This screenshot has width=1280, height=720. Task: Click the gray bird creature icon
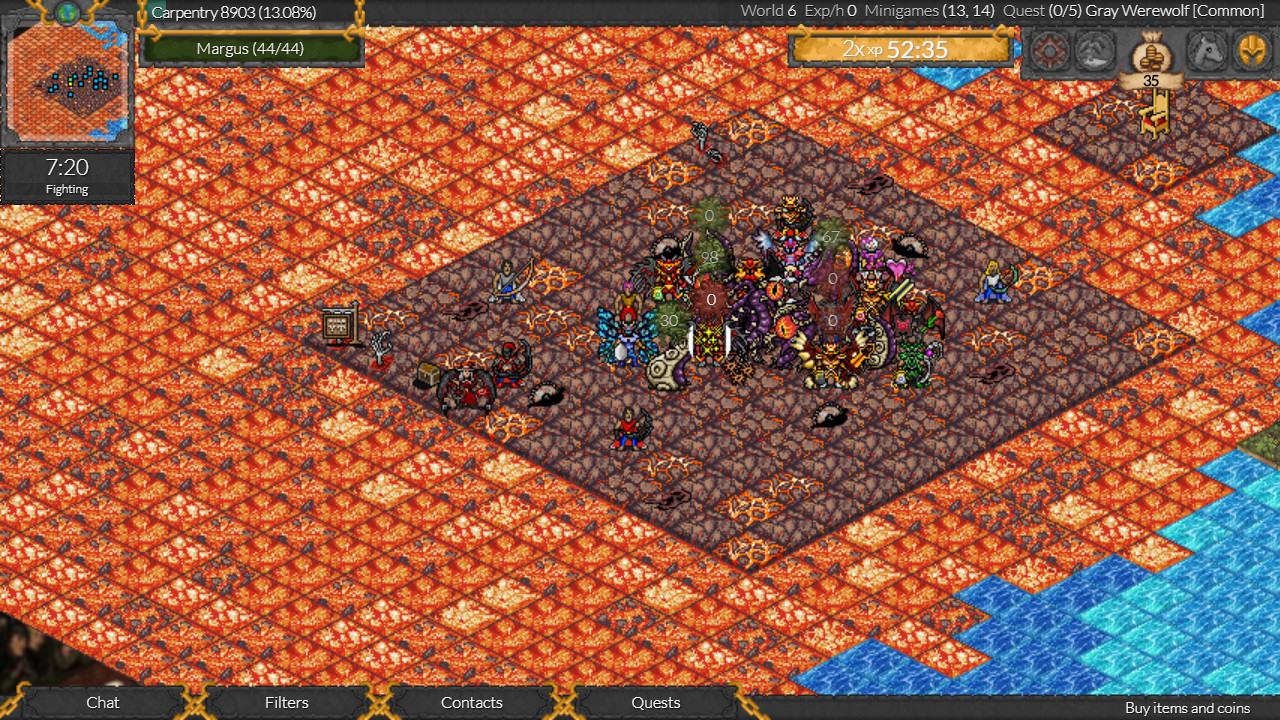[1095, 50]
